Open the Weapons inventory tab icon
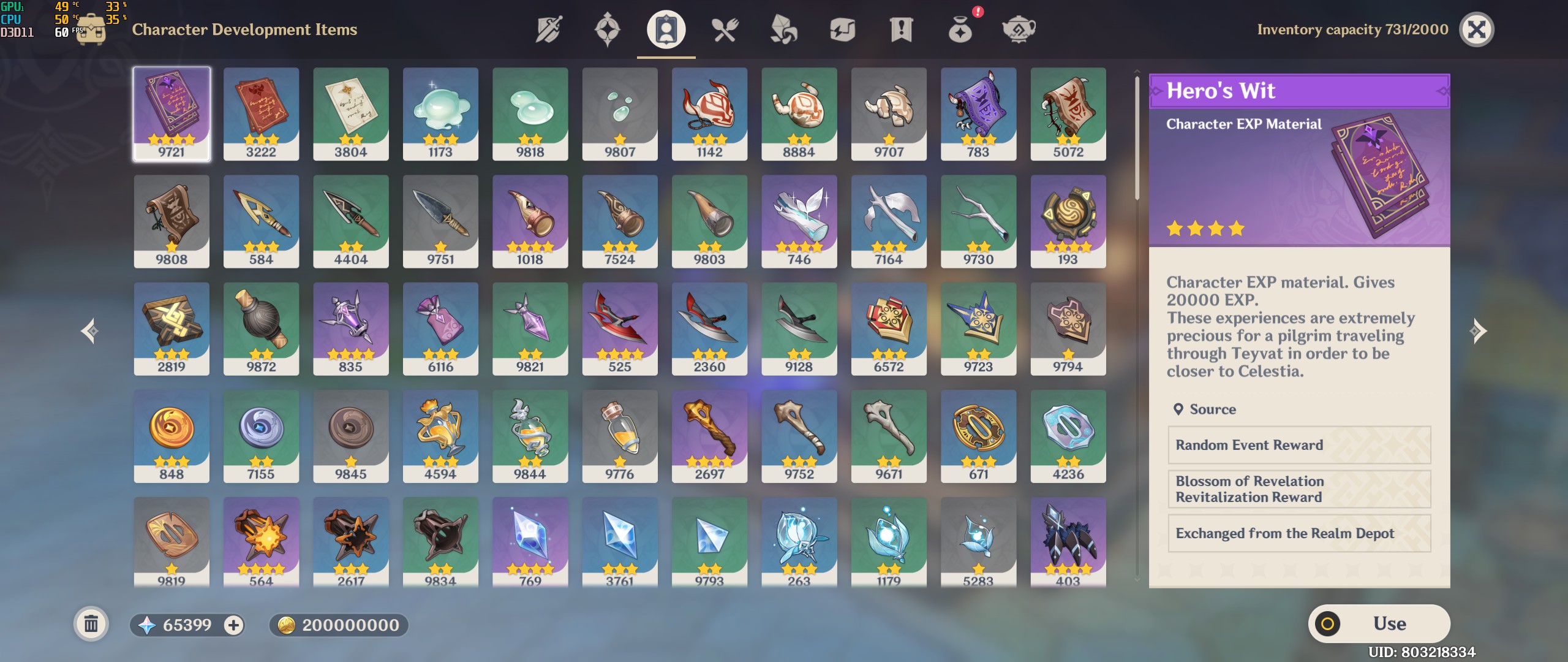The image size is (1568, 662). point(548,29)
